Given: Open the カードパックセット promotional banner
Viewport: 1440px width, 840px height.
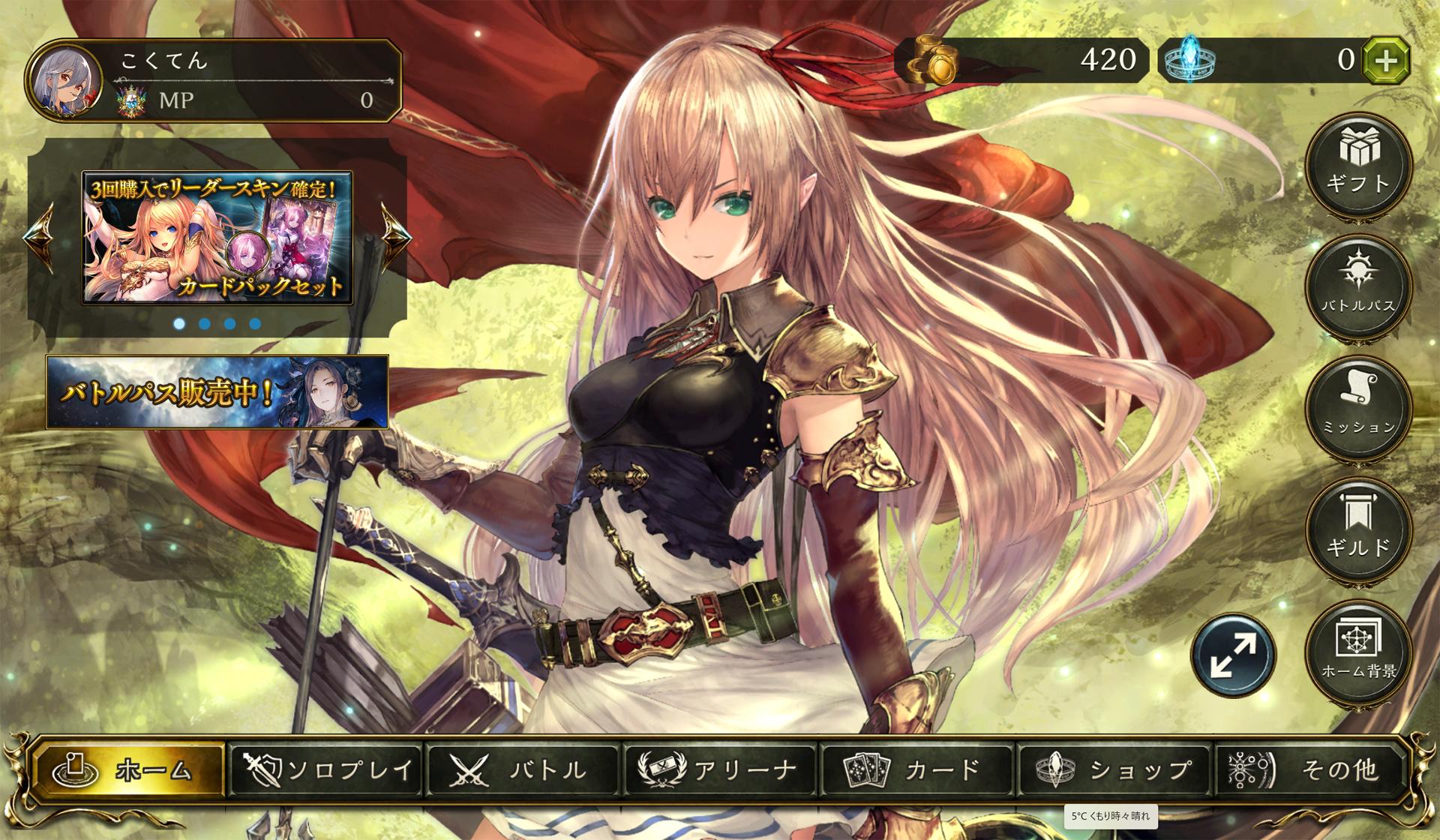Looking at the screenshot, I should coord(217,238).
